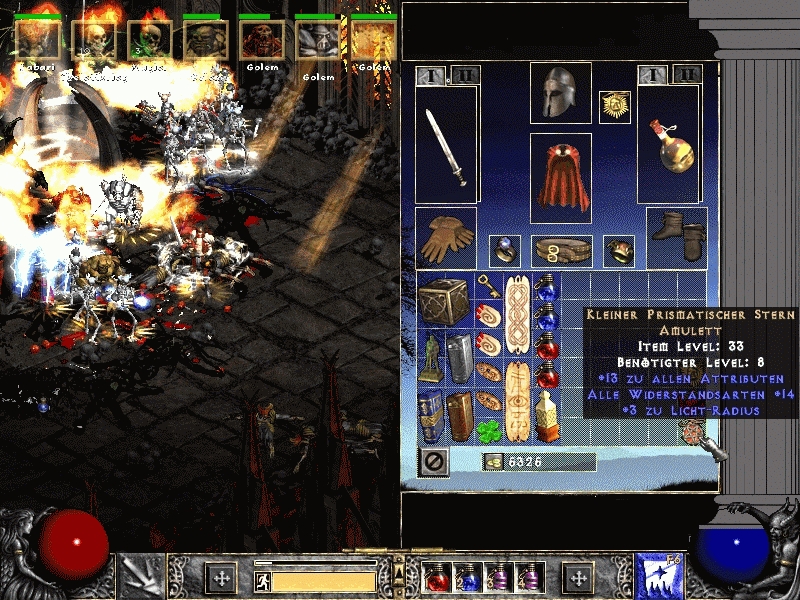Use the red healing potion in belt

pos(438,577)
